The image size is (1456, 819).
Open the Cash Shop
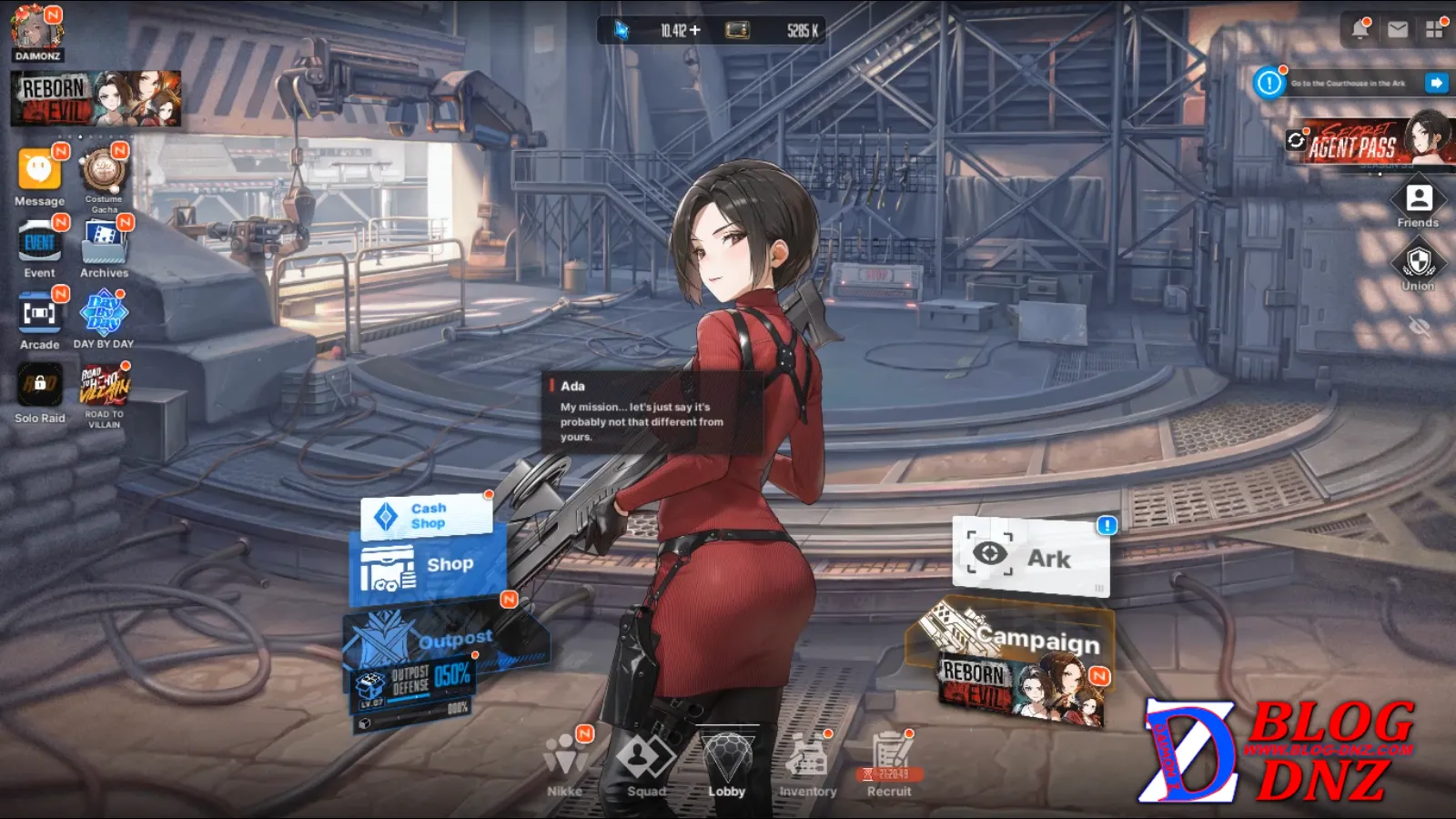(x=426, y=516)
